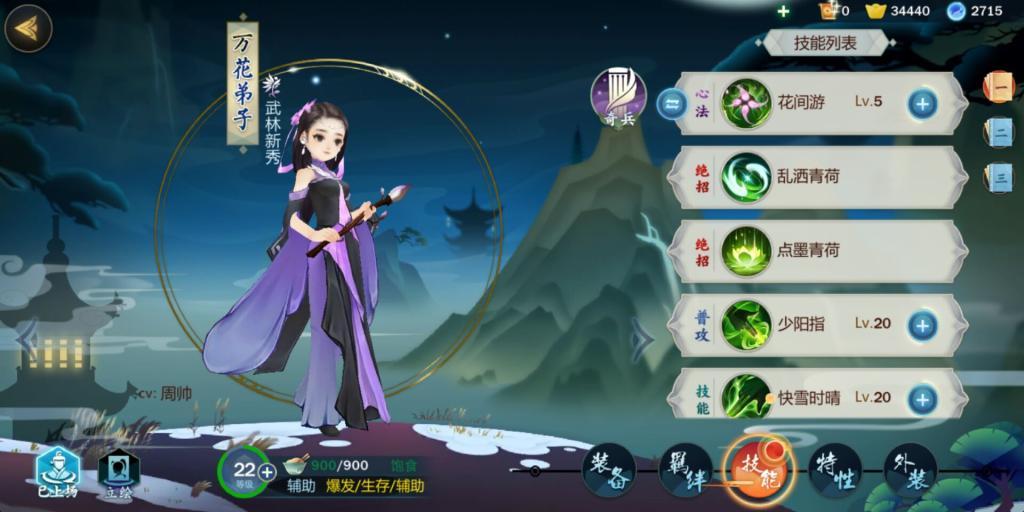Level up 少阳指 with its plus button
The image size is (1024, 512).
click(x=921, y=324)
